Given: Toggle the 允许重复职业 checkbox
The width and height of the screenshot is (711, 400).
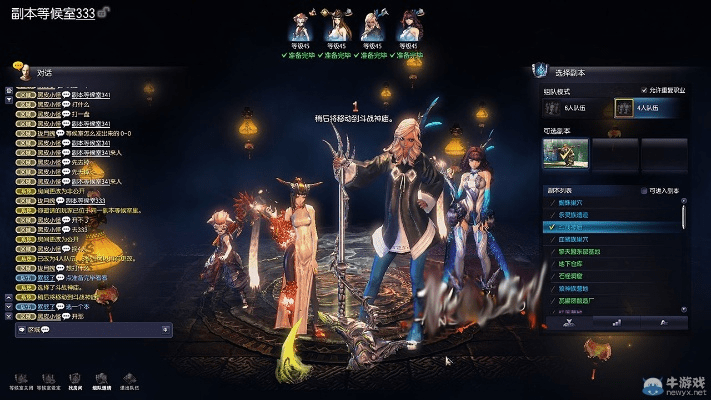Looking at the screenshot, I should [643, 89].
